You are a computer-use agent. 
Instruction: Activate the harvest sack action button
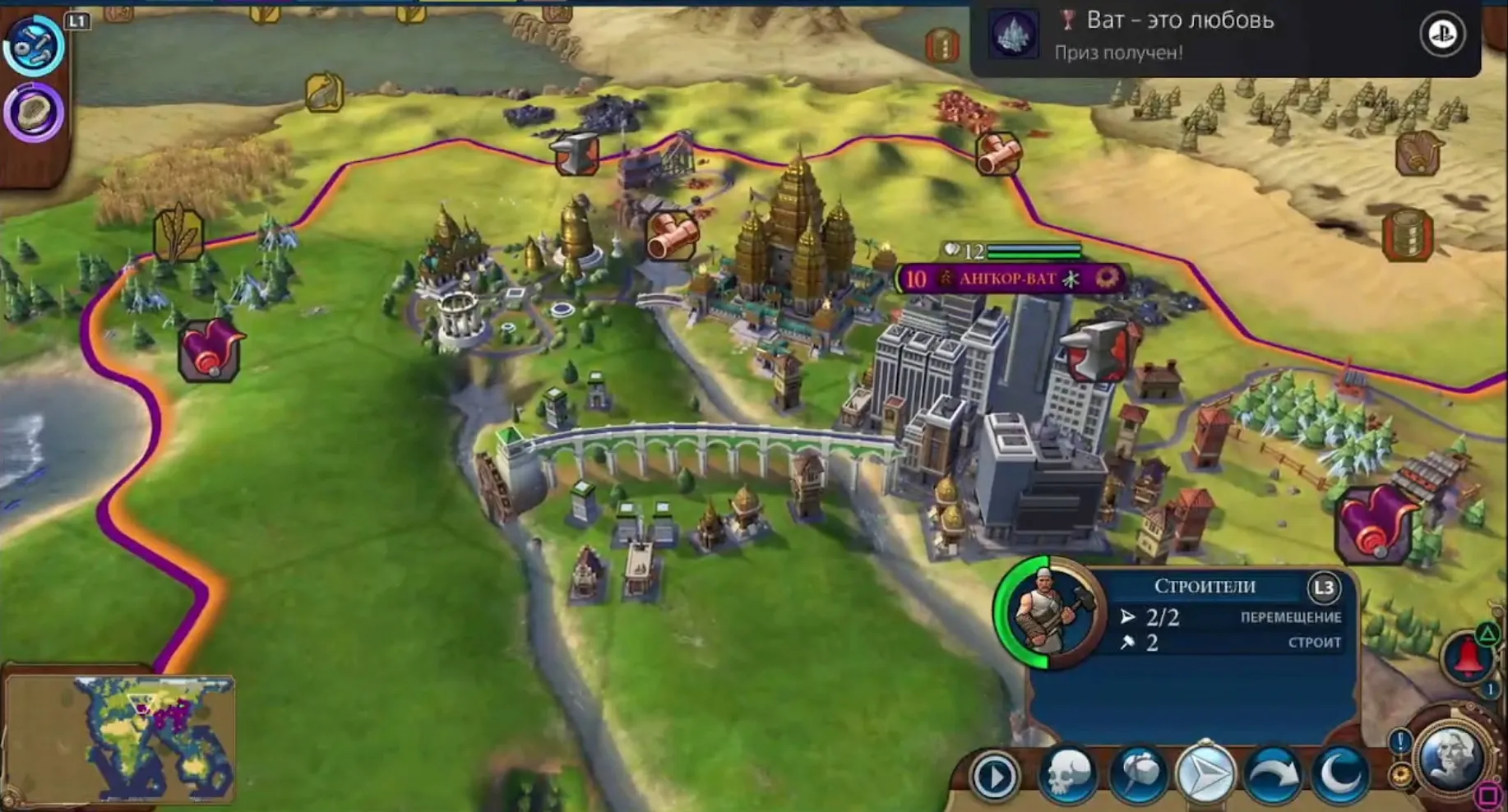pos(1137,774)
